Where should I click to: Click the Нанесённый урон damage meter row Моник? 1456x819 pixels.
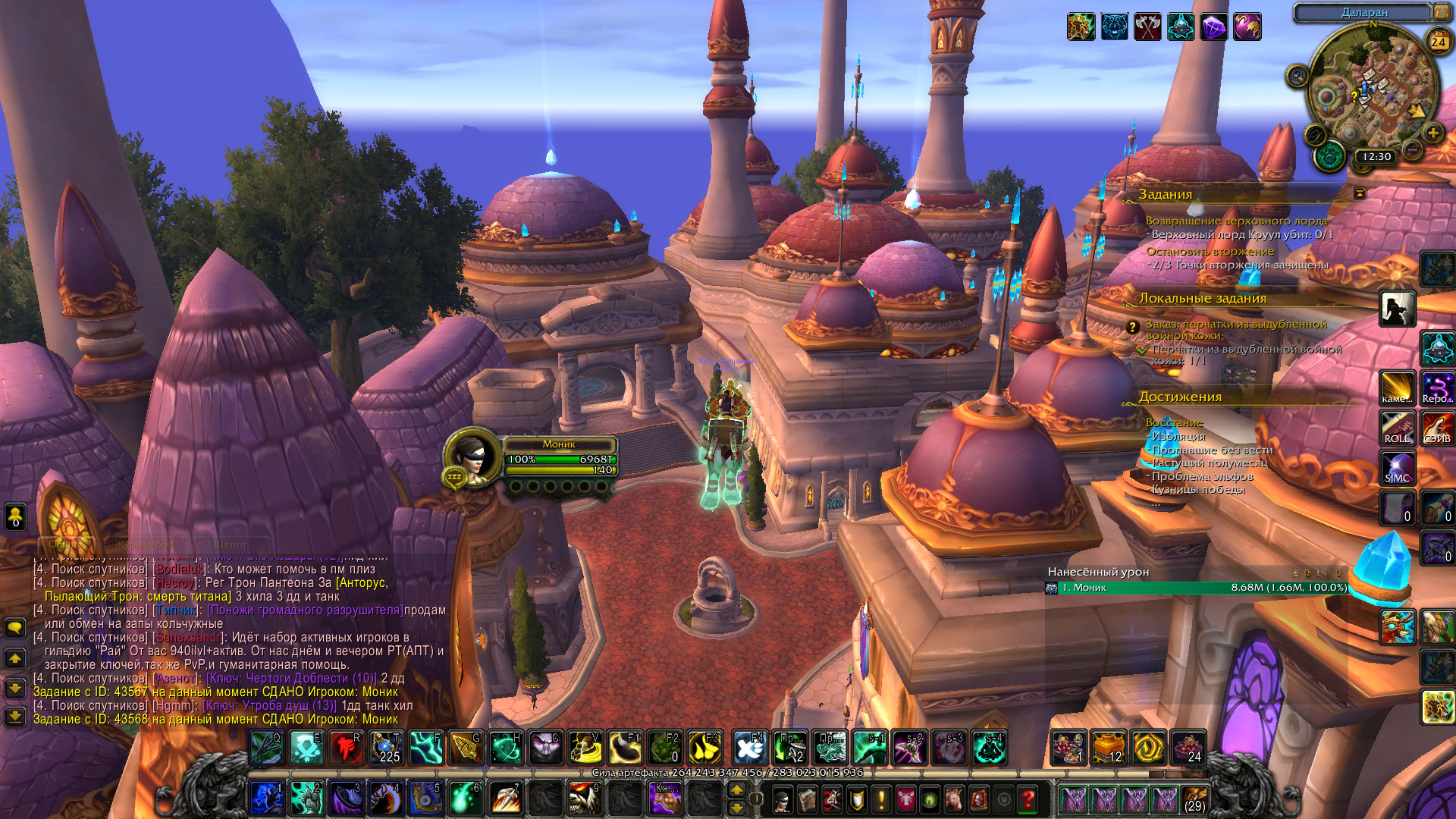[x=1197, y=588]
